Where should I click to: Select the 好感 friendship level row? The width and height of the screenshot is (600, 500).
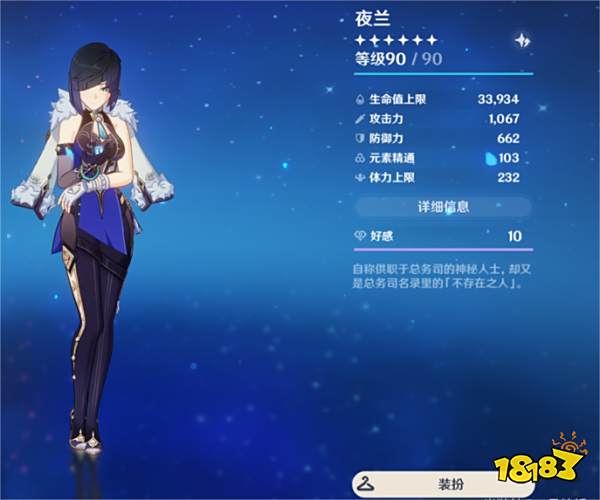point(443,235)
